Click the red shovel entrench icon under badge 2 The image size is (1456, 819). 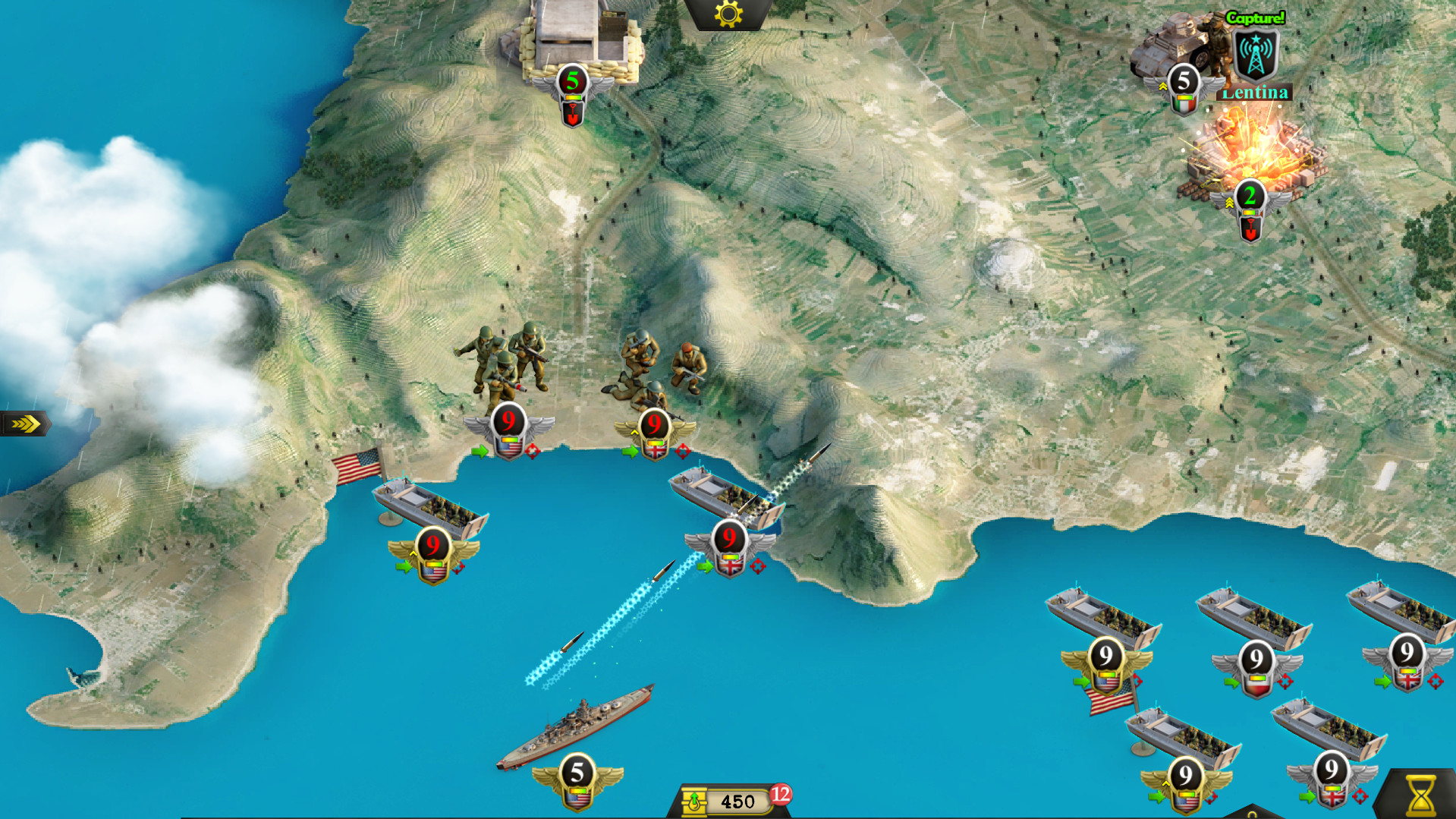1249,228
